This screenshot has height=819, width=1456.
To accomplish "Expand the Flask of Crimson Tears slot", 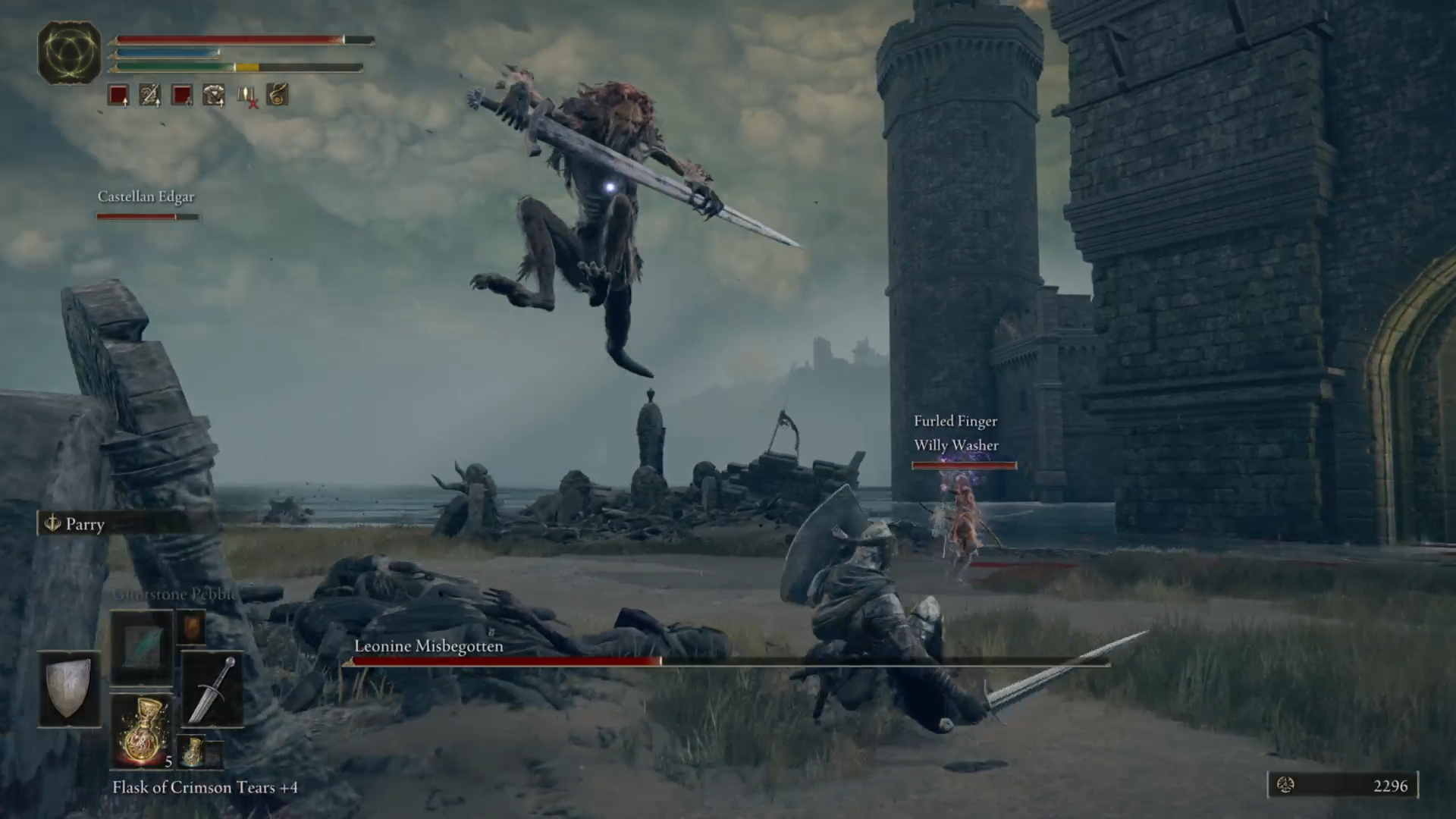I will (143, 728).
